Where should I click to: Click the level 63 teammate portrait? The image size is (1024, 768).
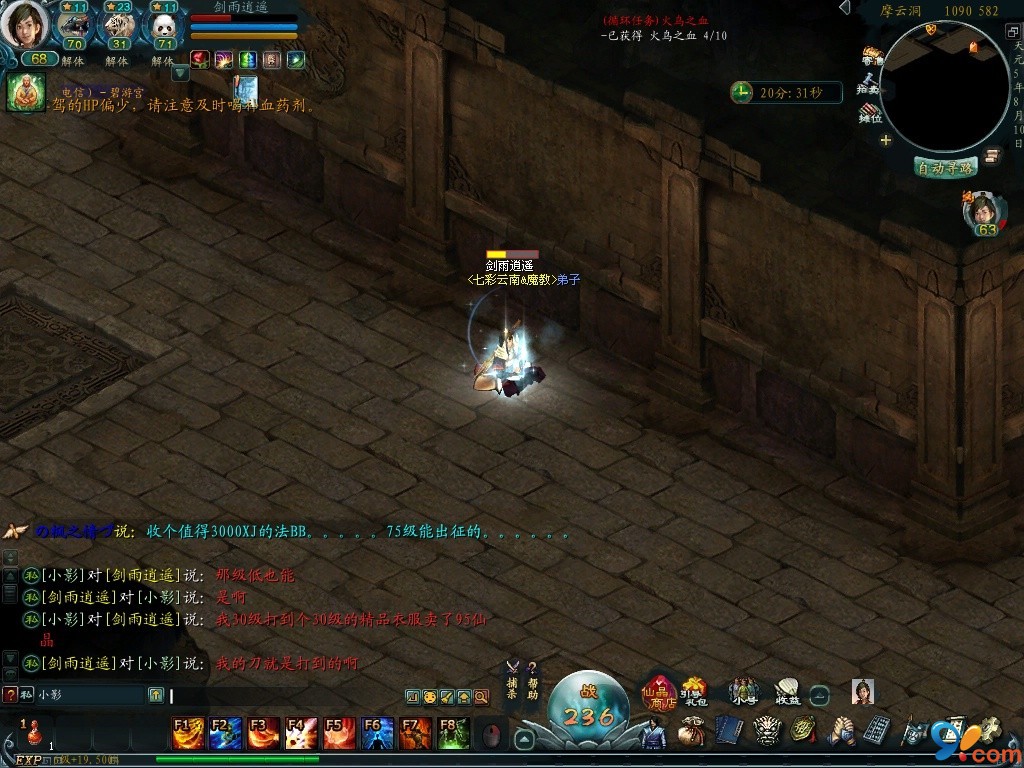click(984, 211)
